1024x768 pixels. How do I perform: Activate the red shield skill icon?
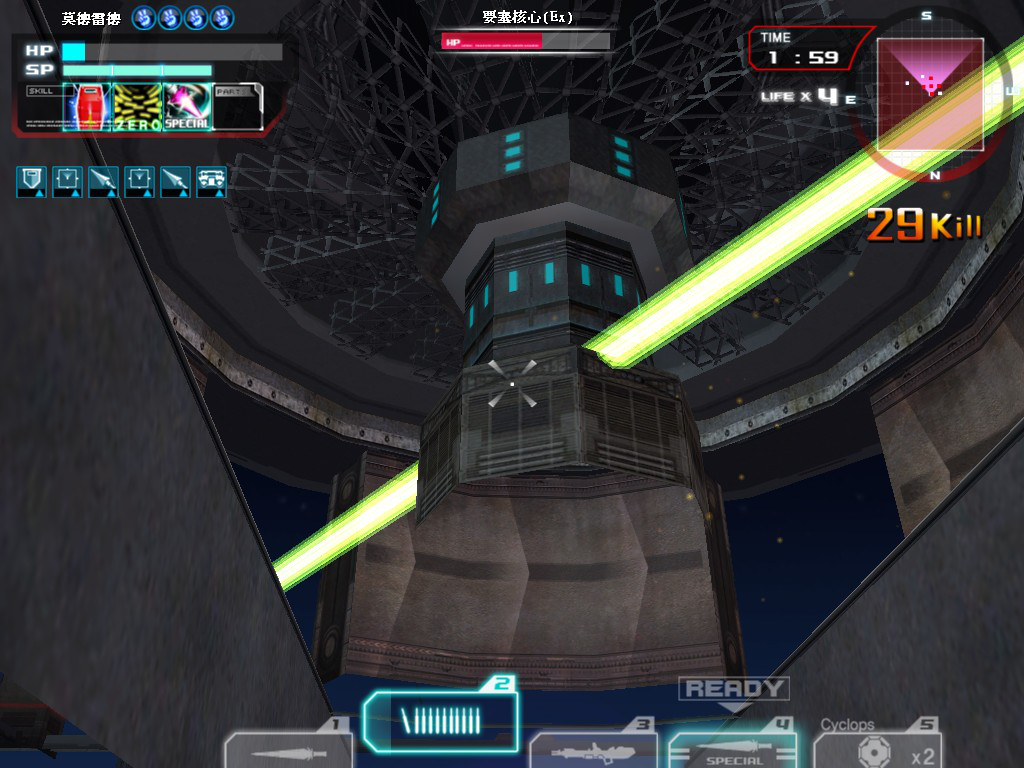[x=87, y=107]
